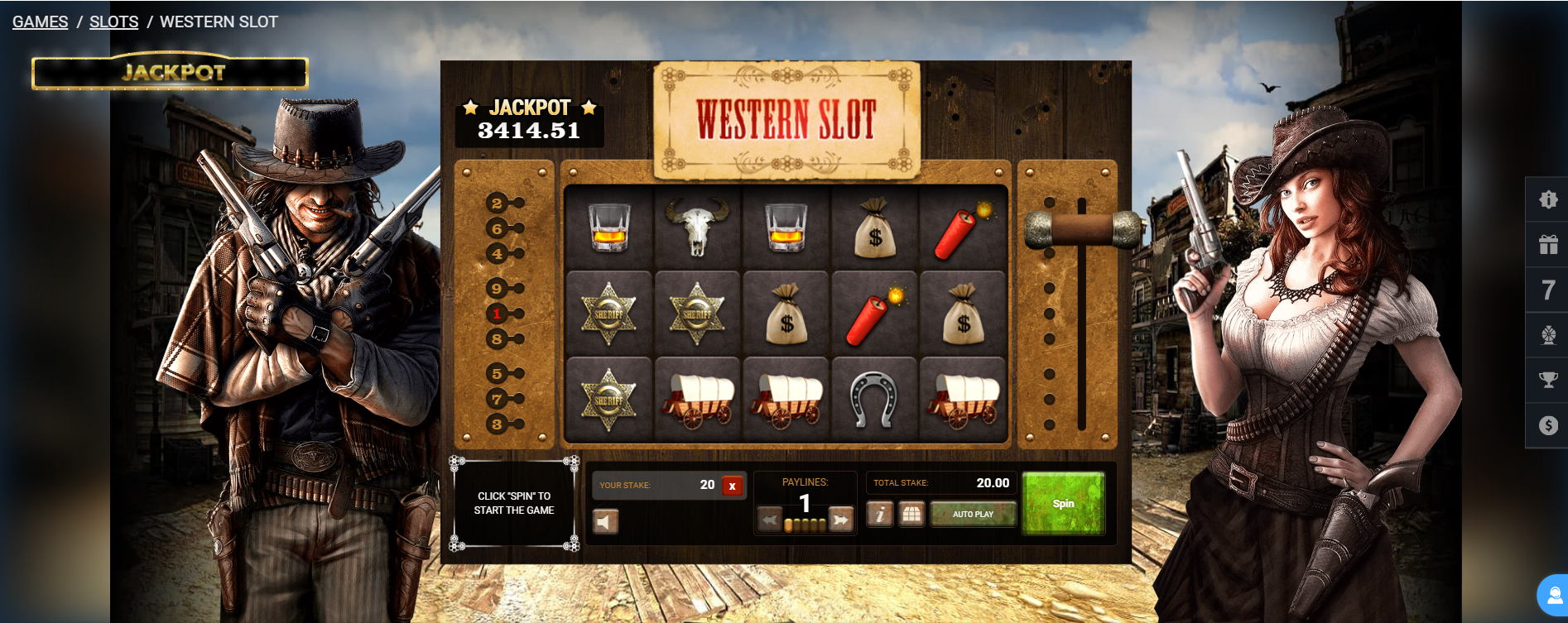
Task: Open the dollar coin sidebar icon
Action: click(x=1548, y=425)
